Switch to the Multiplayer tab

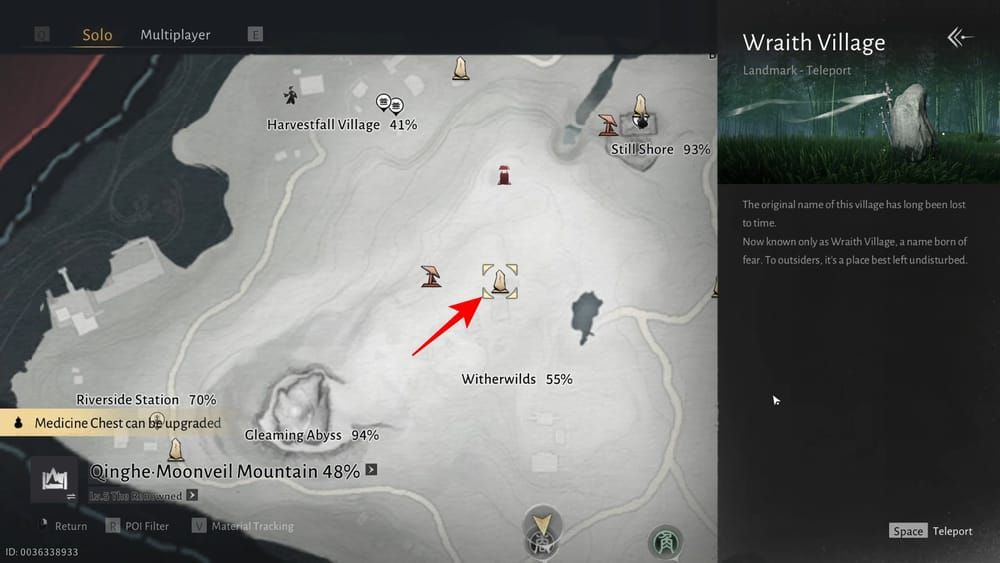[175, 35]
